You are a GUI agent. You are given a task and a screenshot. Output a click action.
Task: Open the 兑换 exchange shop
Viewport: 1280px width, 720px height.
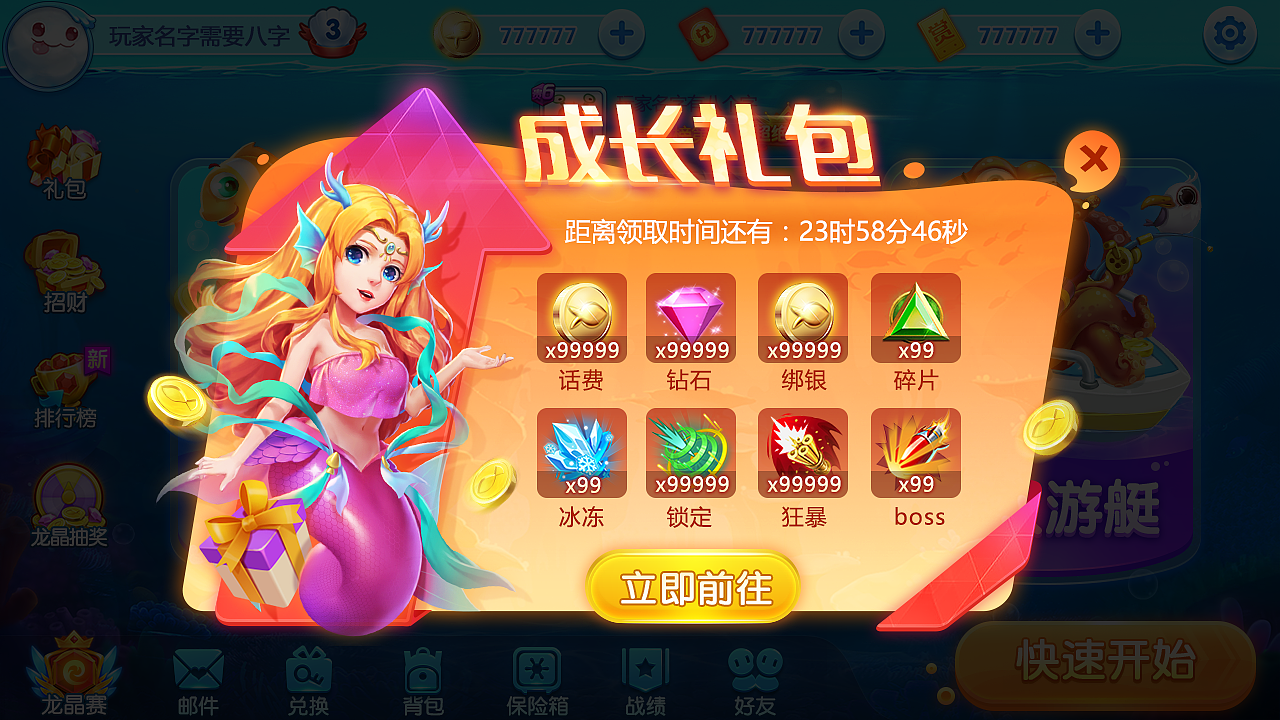pyautogui.click(x=310, y=670)
